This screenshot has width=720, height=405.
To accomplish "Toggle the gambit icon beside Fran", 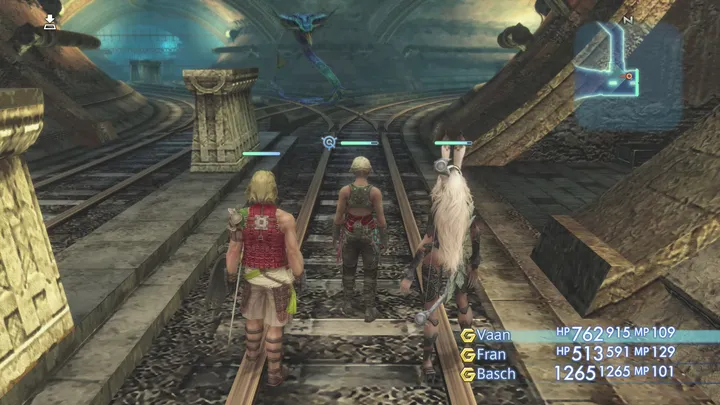I will point(467,354).
